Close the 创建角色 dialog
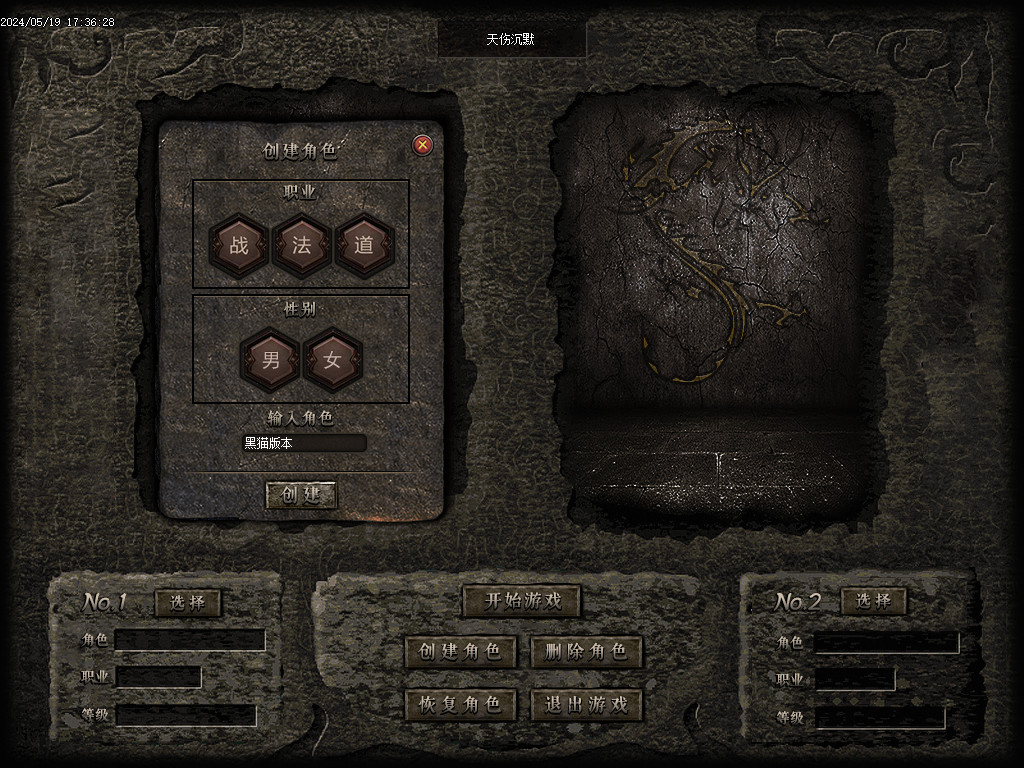The image size is (1024, 768). pos(423,145)
